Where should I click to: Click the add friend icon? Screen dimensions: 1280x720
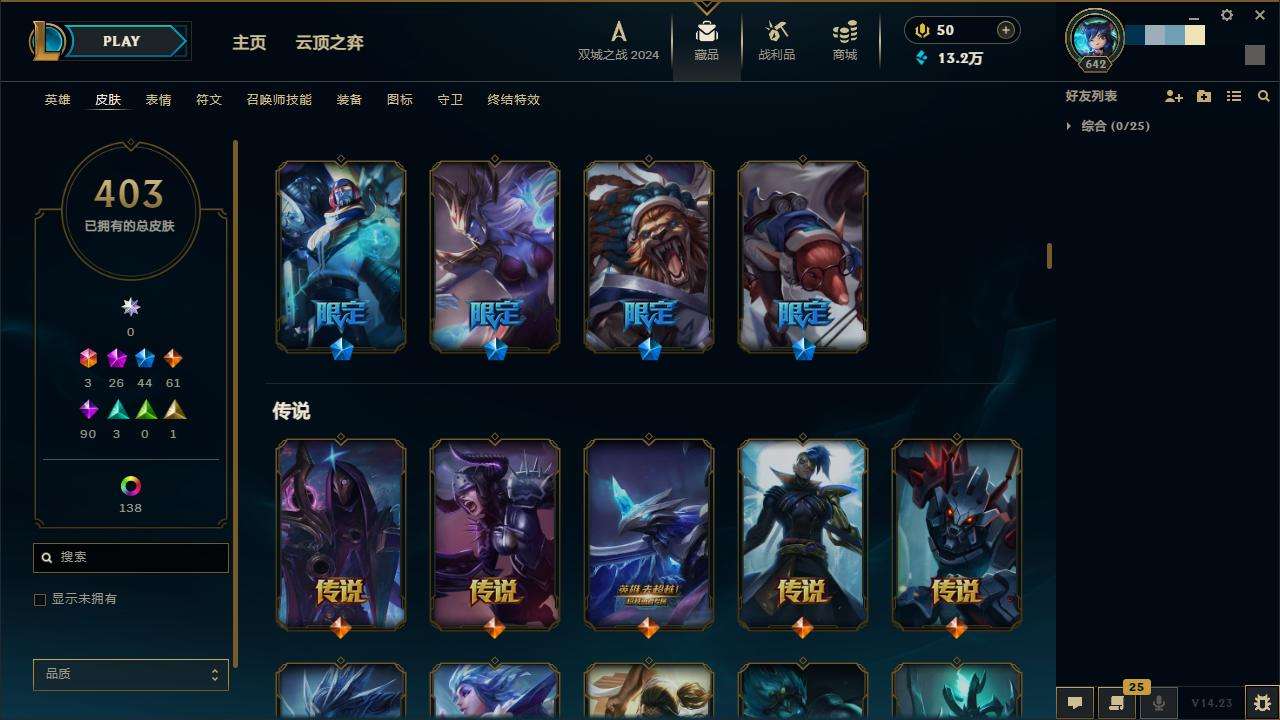coord(1174,96)
